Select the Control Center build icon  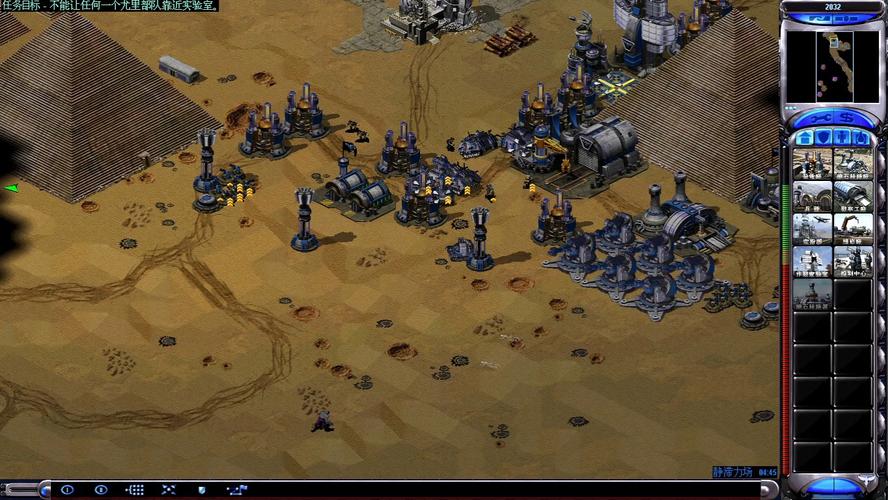click(852, 262)
